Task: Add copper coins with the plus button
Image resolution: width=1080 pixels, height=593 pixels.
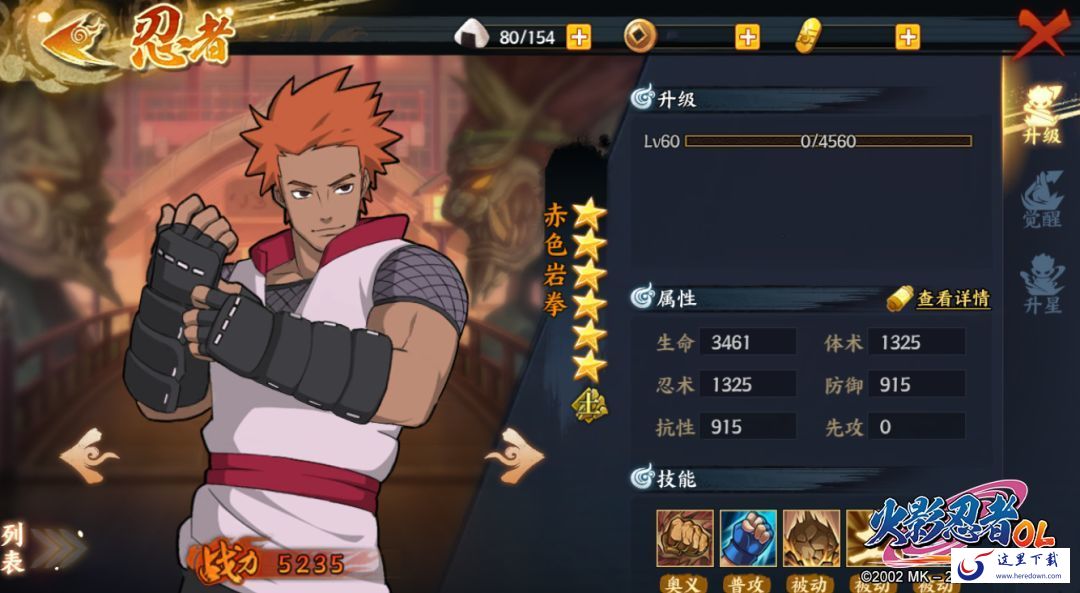Action: 747,37
